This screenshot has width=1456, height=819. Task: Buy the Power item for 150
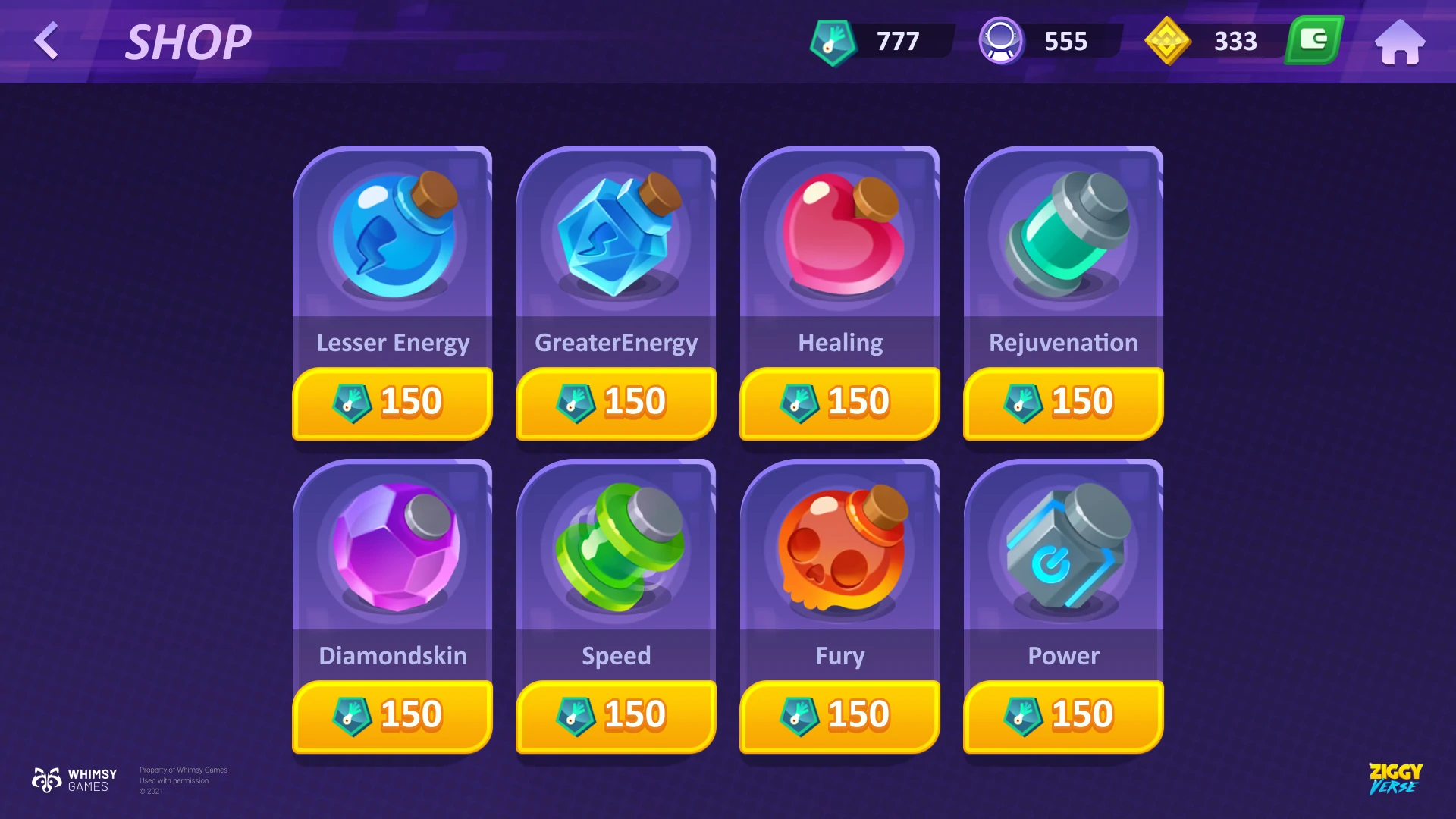[x=1063, y=716]
